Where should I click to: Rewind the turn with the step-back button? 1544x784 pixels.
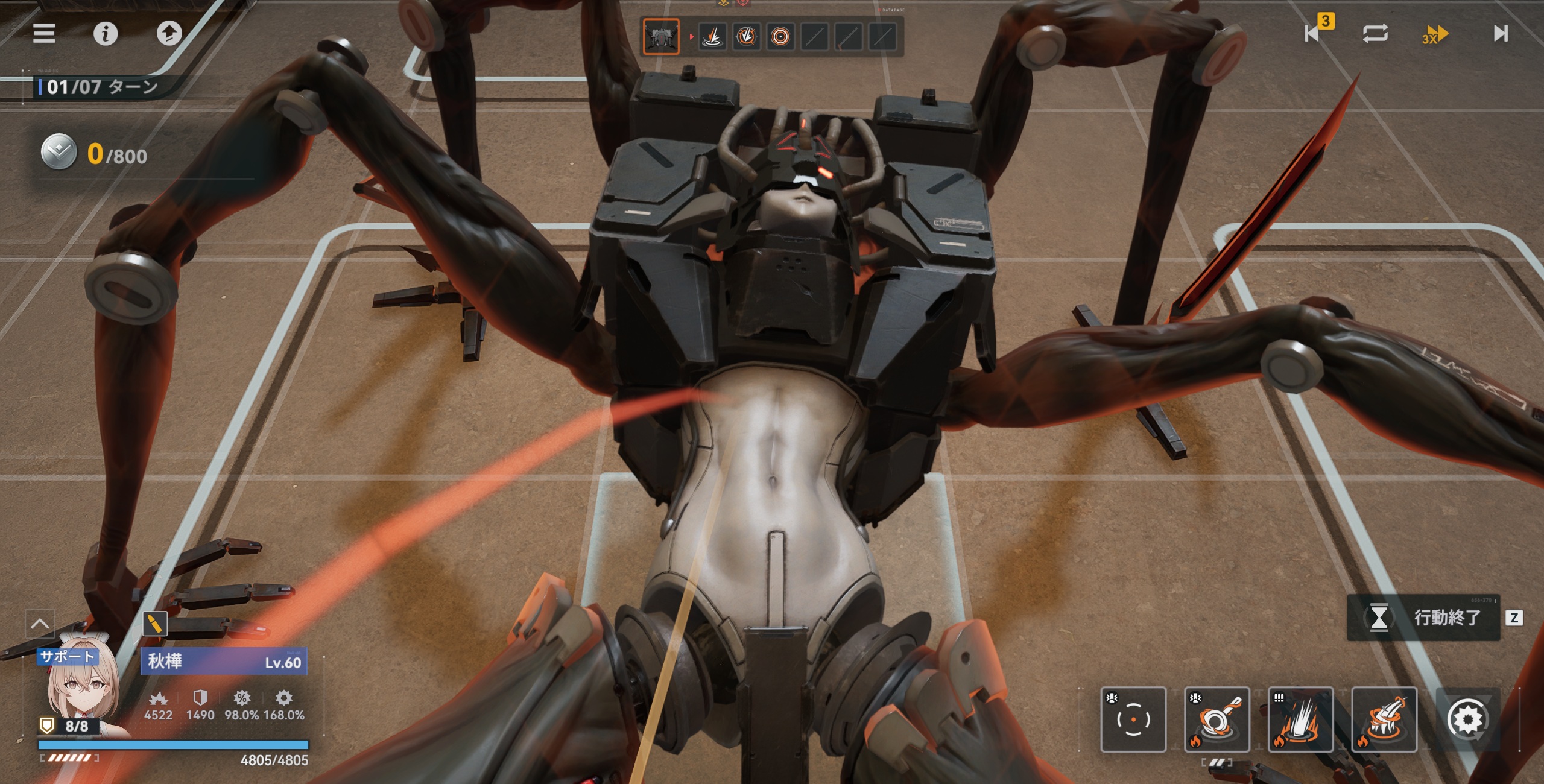tap(1313, 33)
